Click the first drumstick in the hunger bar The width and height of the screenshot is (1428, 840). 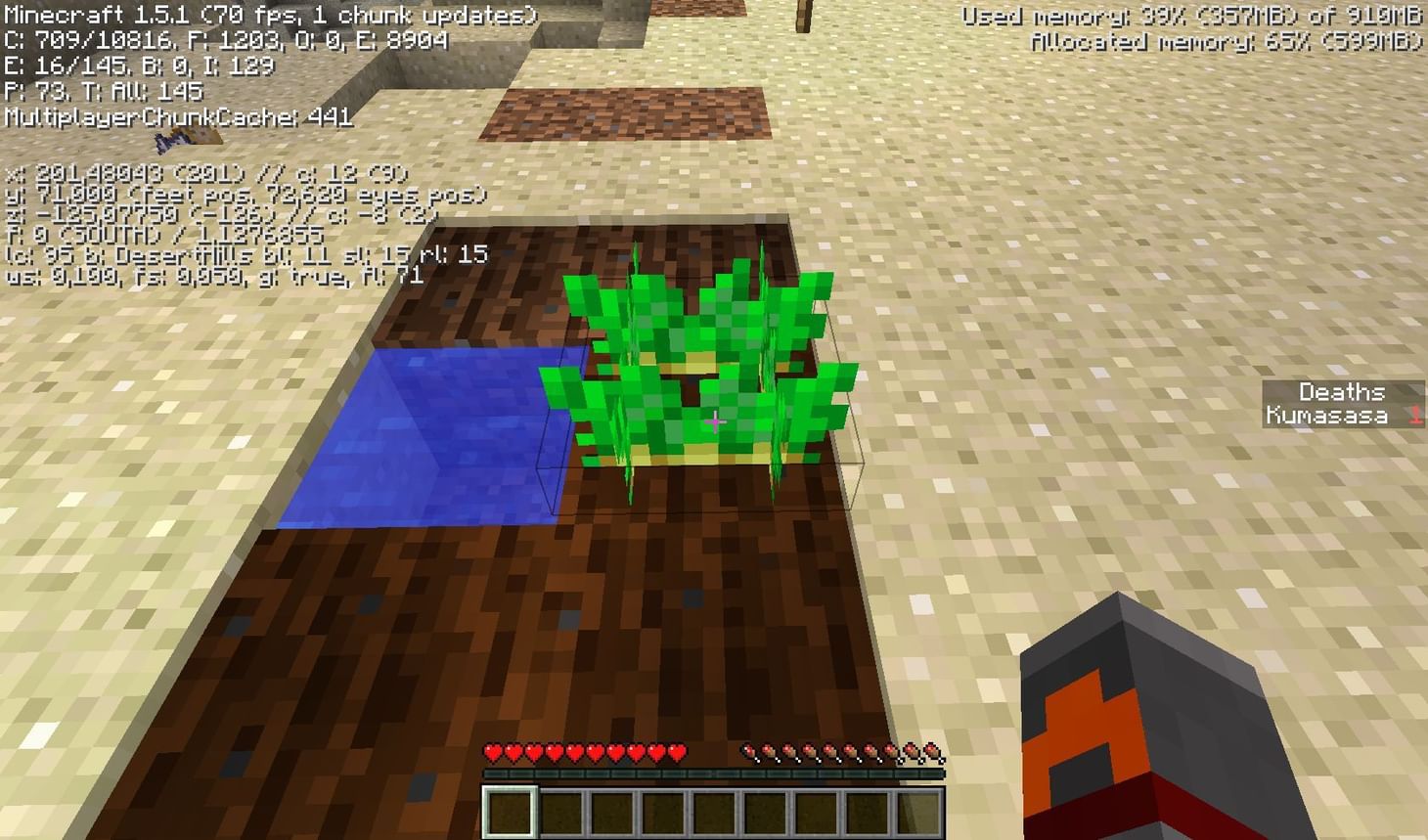pyautogui.click(x=748, y=751)
